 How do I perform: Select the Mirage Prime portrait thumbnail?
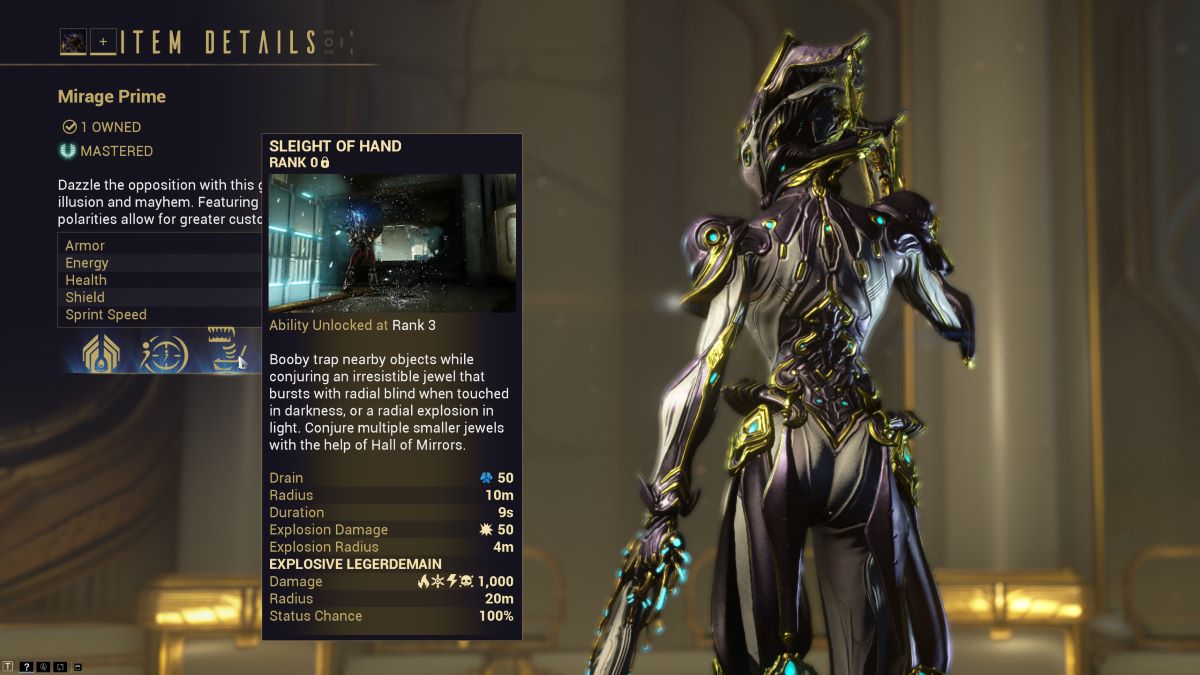73,41
